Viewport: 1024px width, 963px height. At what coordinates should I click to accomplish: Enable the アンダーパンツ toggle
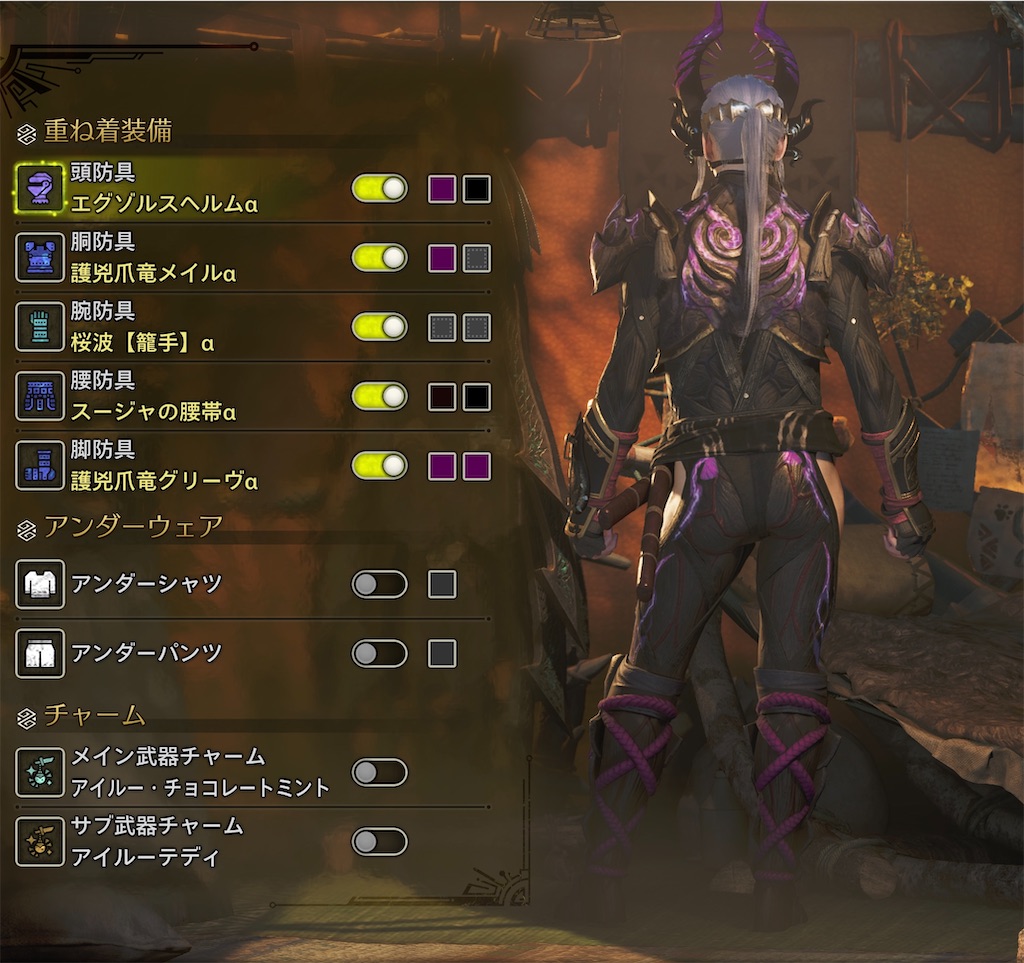(x=379, y=654)
